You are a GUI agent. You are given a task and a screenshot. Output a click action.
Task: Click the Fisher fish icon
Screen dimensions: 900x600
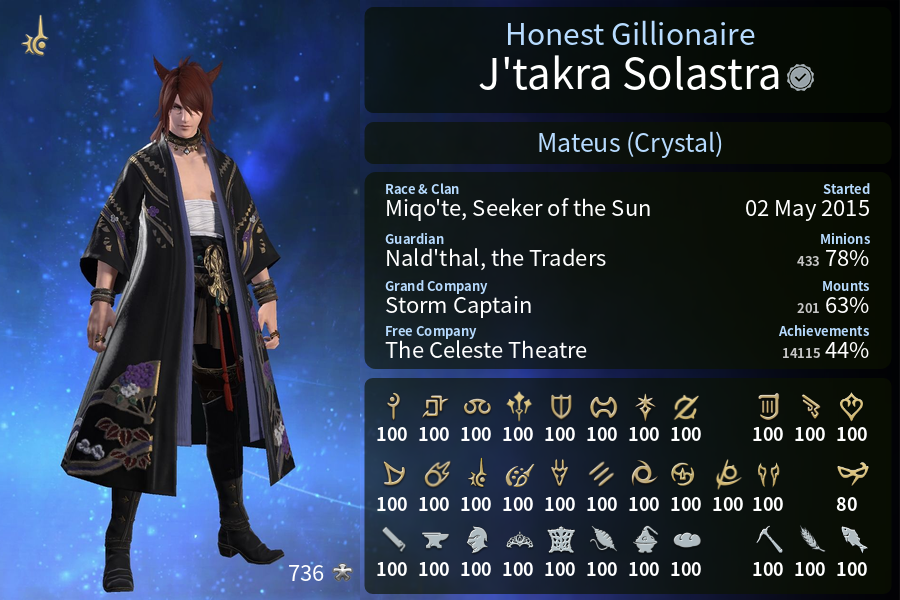(852, 540)
